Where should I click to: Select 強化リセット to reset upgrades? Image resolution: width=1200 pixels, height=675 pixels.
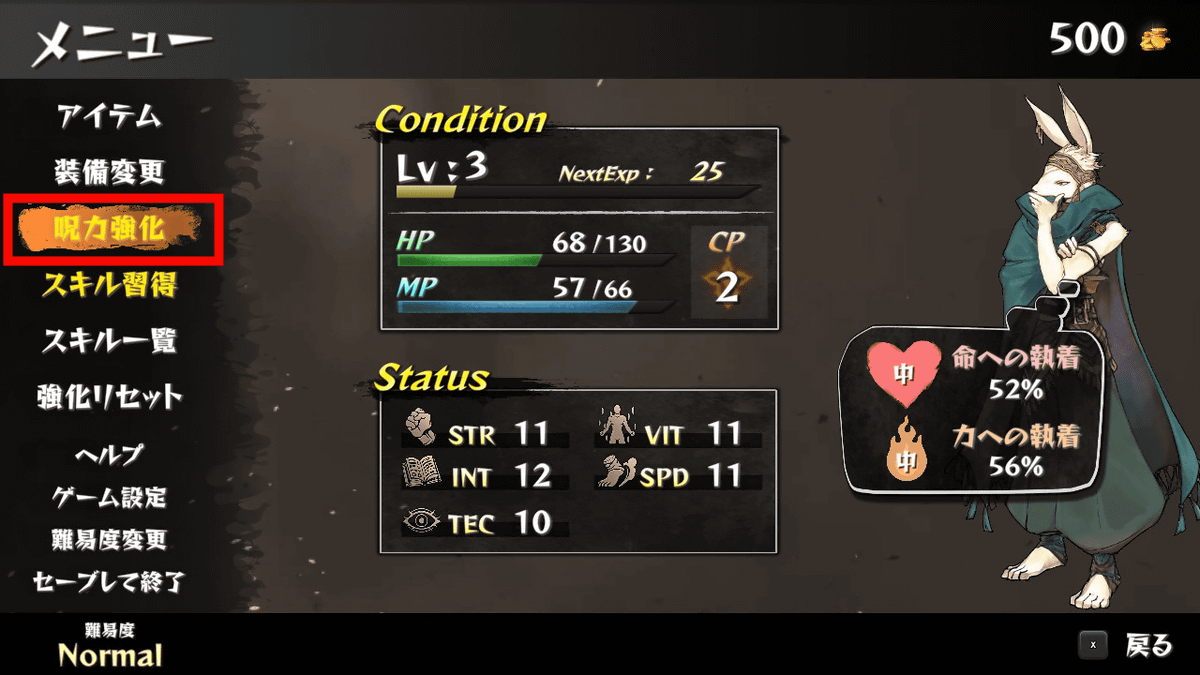pos(109,397)
